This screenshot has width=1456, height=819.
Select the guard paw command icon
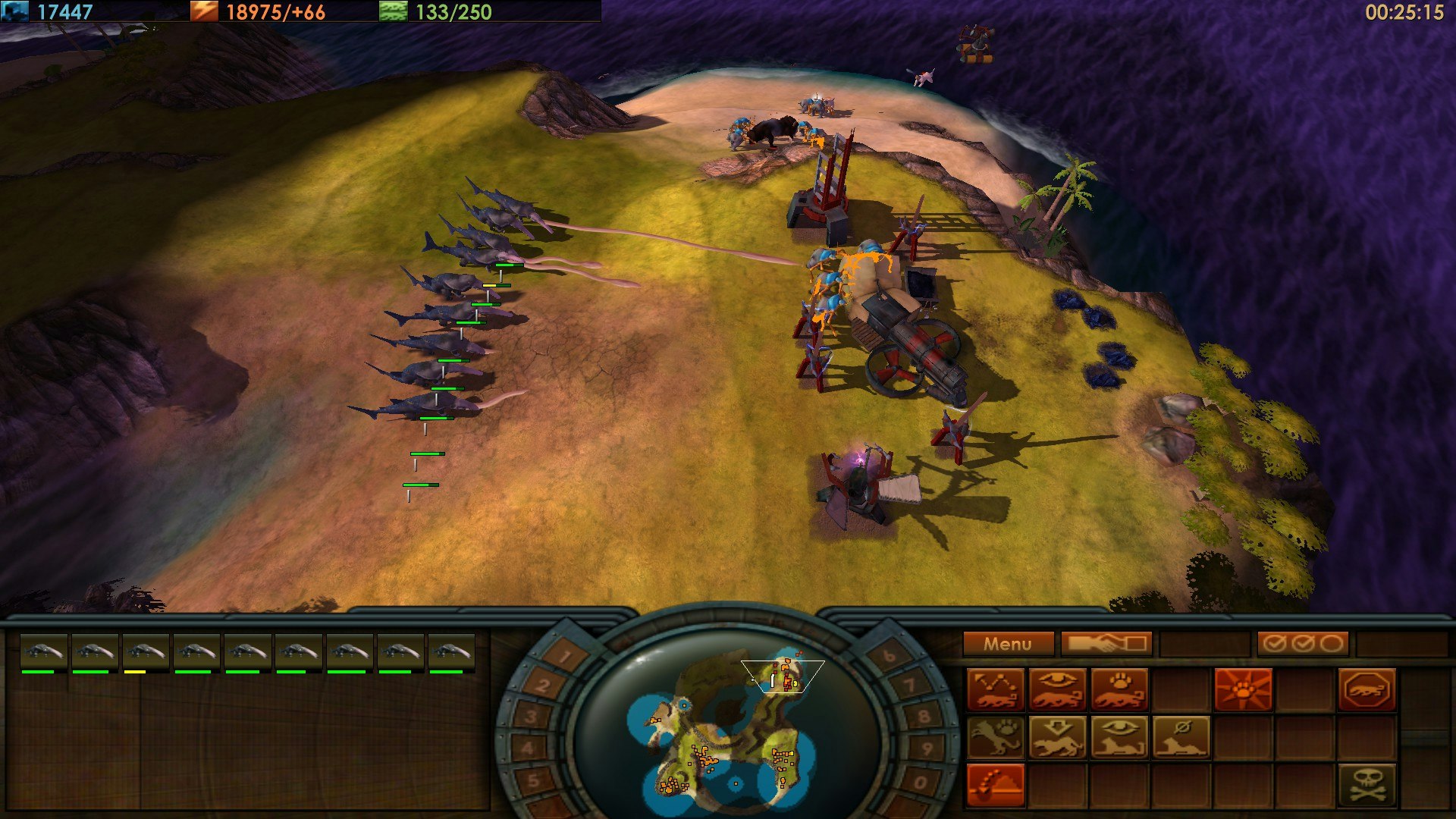1119,688
